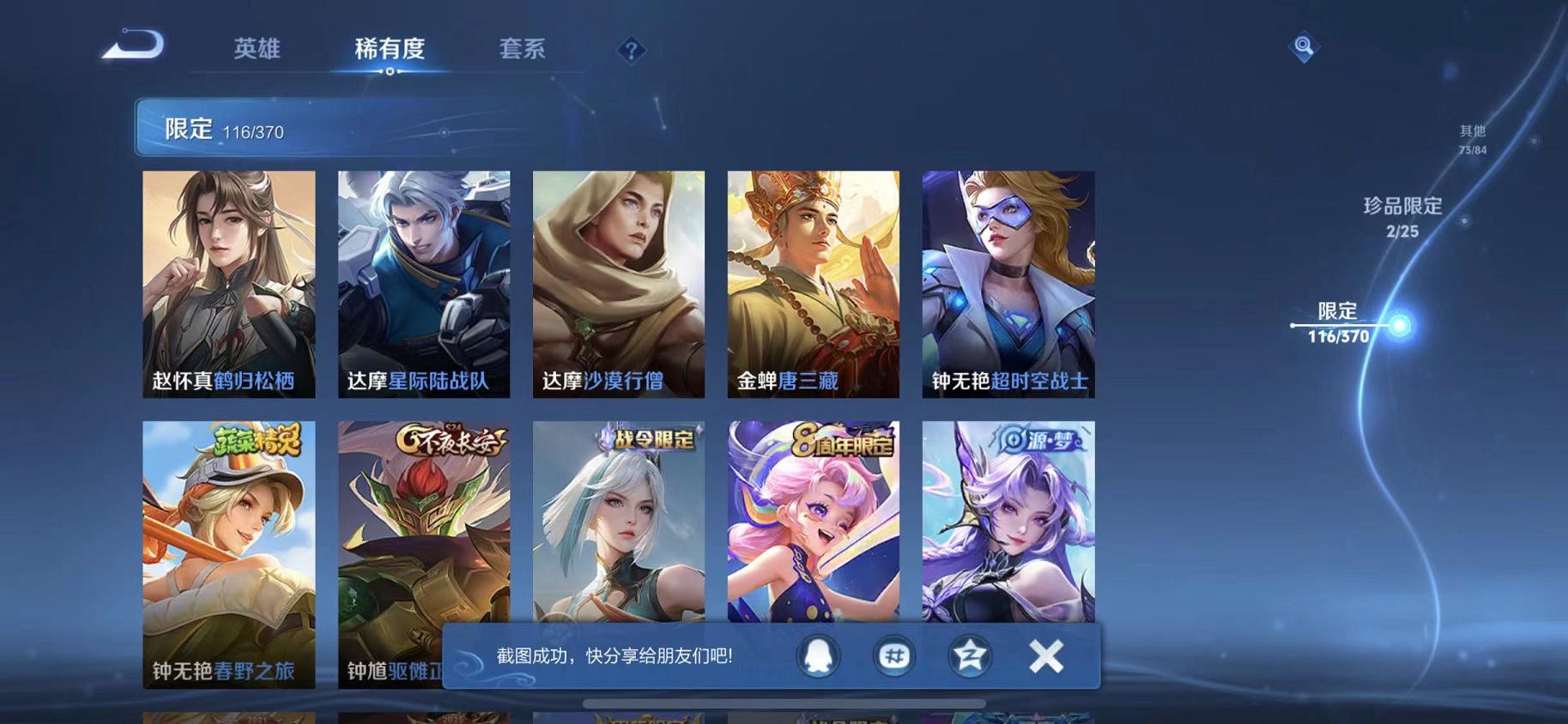Select the 钟无艳超时空战士 skin card
This screenshot has width=1568, height=724.
[x=1008, y=283]
